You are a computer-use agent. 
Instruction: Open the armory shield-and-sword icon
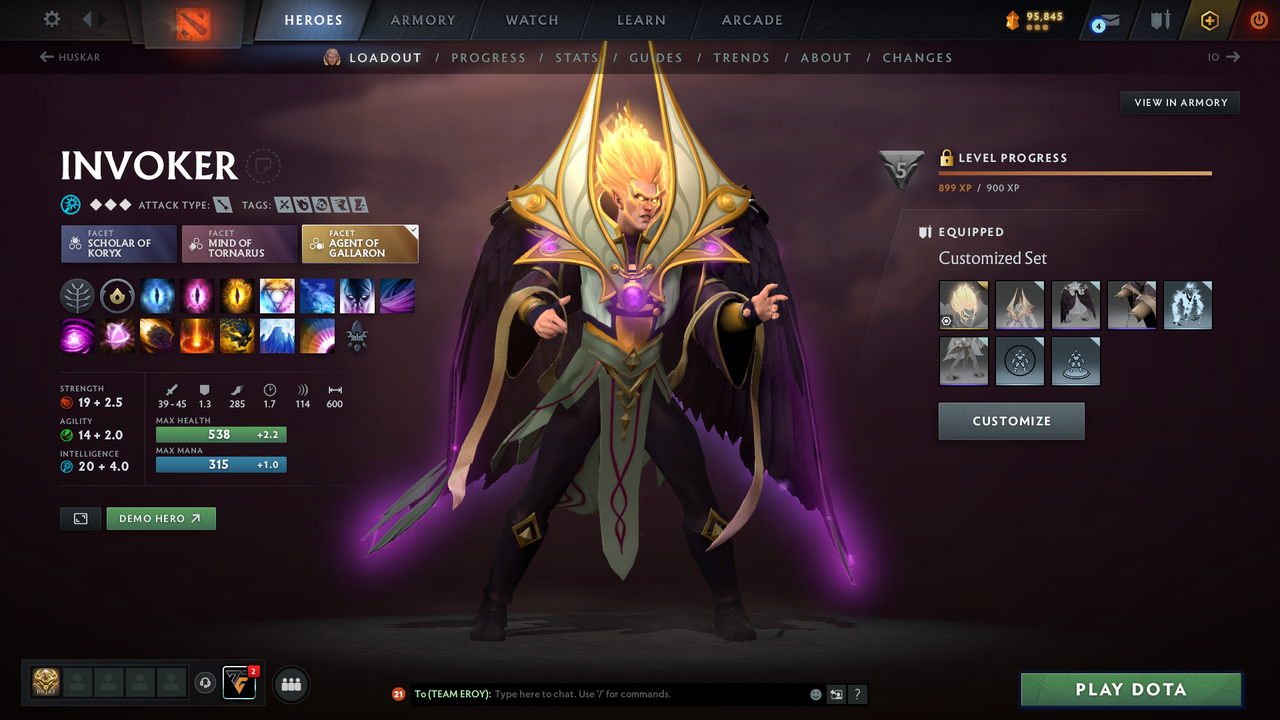(1160, 20)
